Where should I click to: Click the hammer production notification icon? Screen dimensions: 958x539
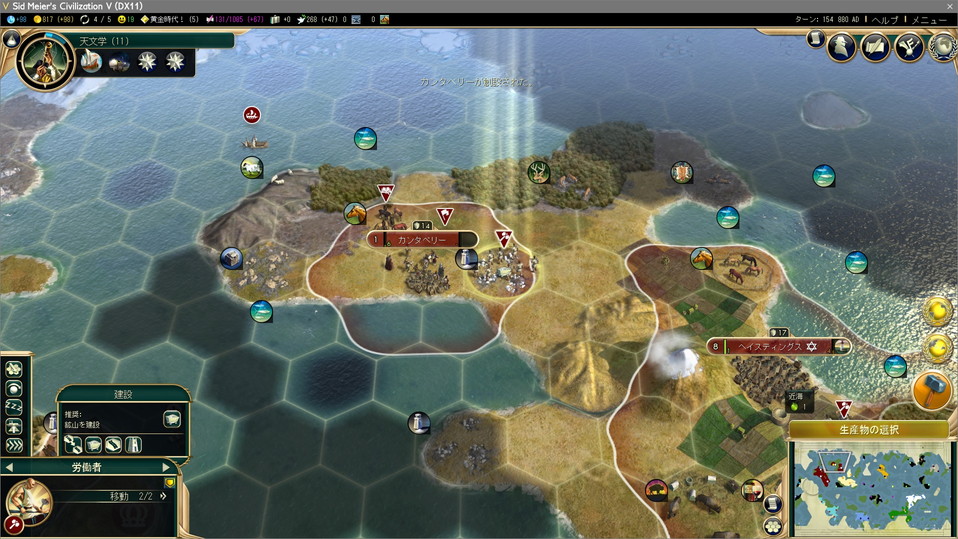[x=932, y=391]
